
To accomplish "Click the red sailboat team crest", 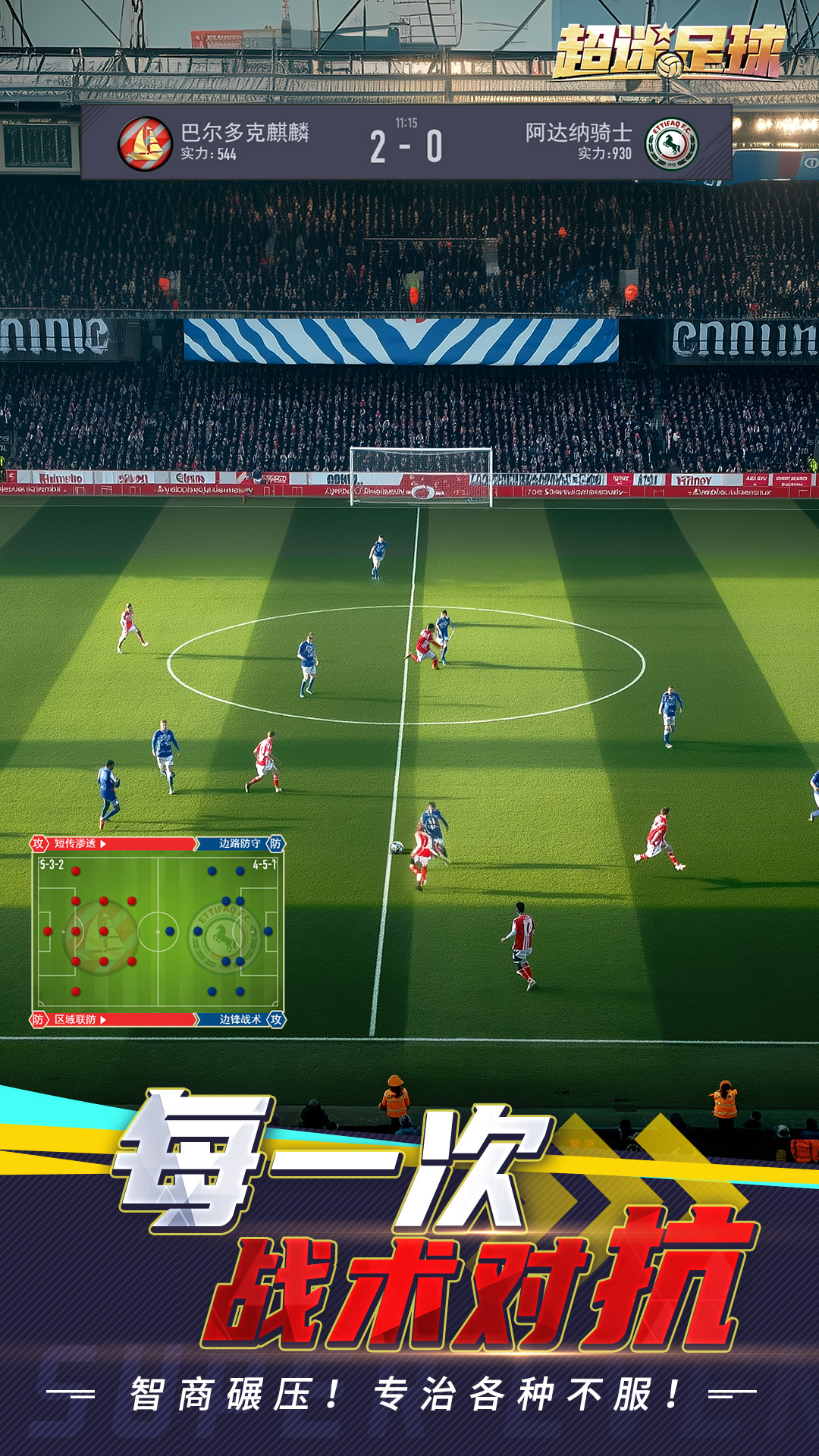I will coord(145,143).
